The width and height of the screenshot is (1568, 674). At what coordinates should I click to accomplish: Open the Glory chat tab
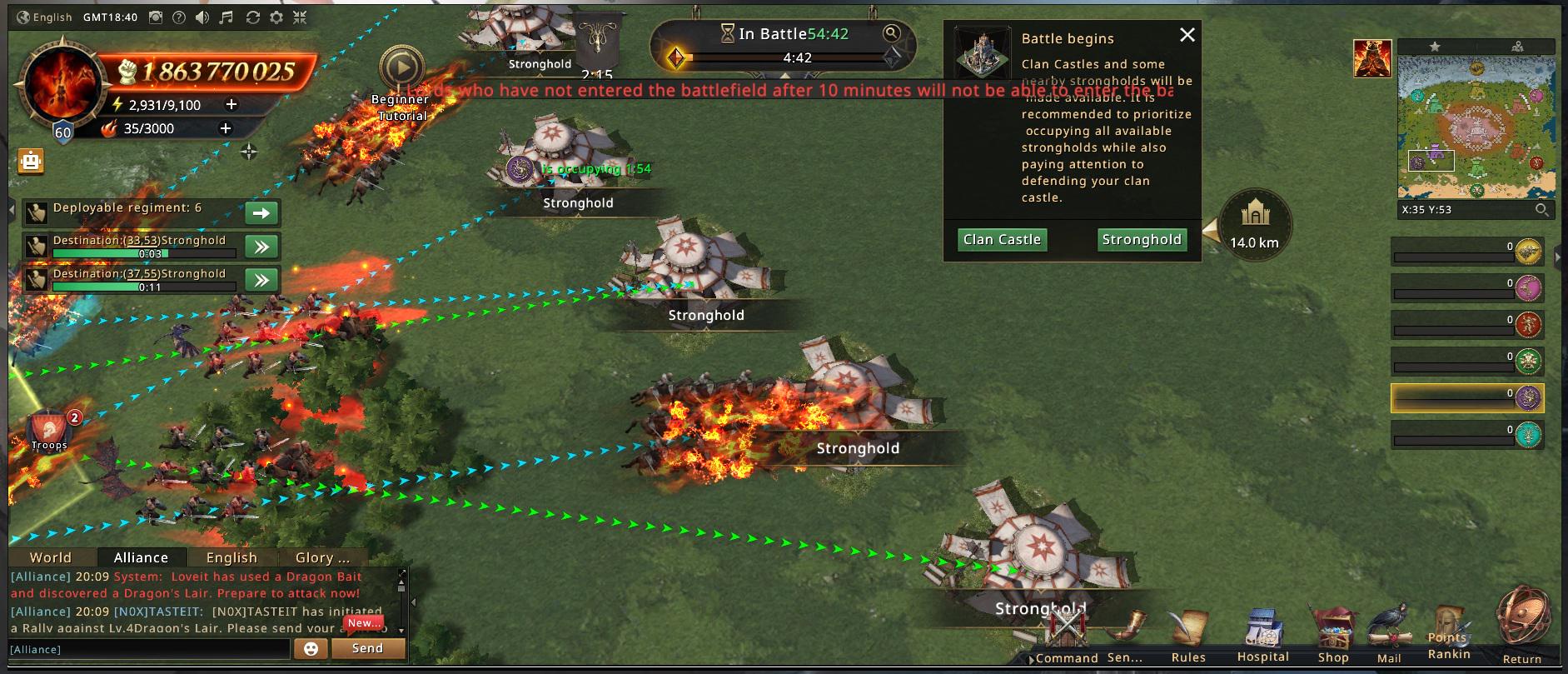pyautogui.click(x=322, y=557)
